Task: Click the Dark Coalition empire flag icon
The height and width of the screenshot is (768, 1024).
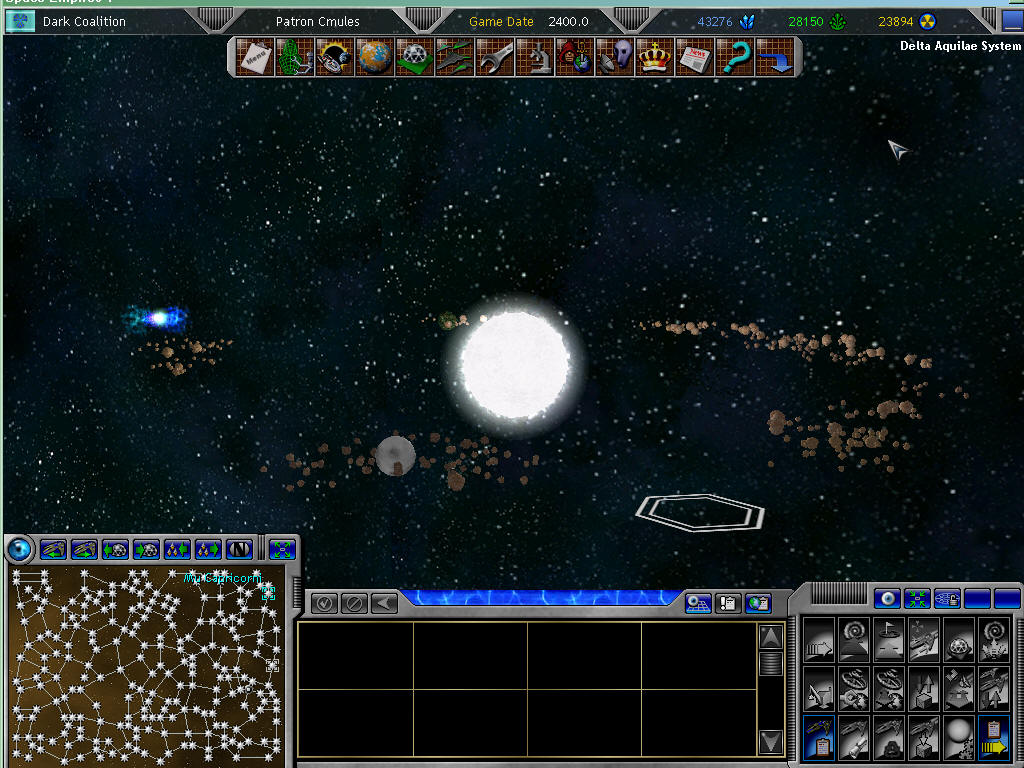Action: 19,21
